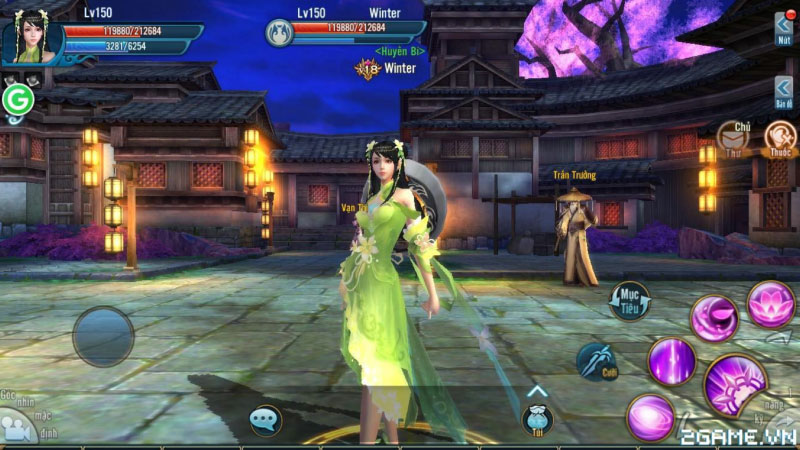Image resolution: width=800 pixels, height=450 pixels.
Task: Tap the virtual joystick
Action: (103, 336)
